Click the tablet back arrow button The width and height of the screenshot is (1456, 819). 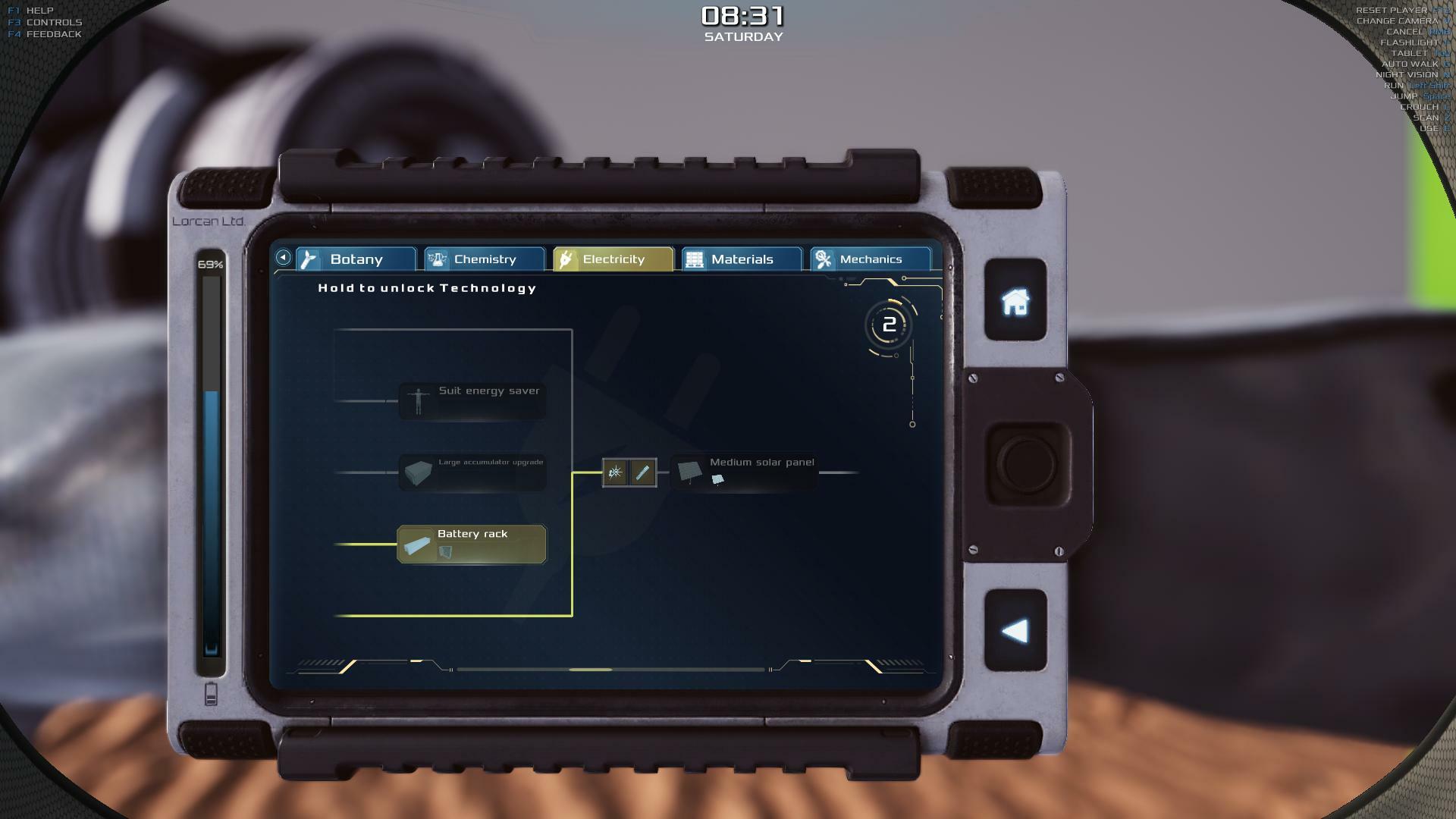pyautogui.click(x=1015, y=631)
